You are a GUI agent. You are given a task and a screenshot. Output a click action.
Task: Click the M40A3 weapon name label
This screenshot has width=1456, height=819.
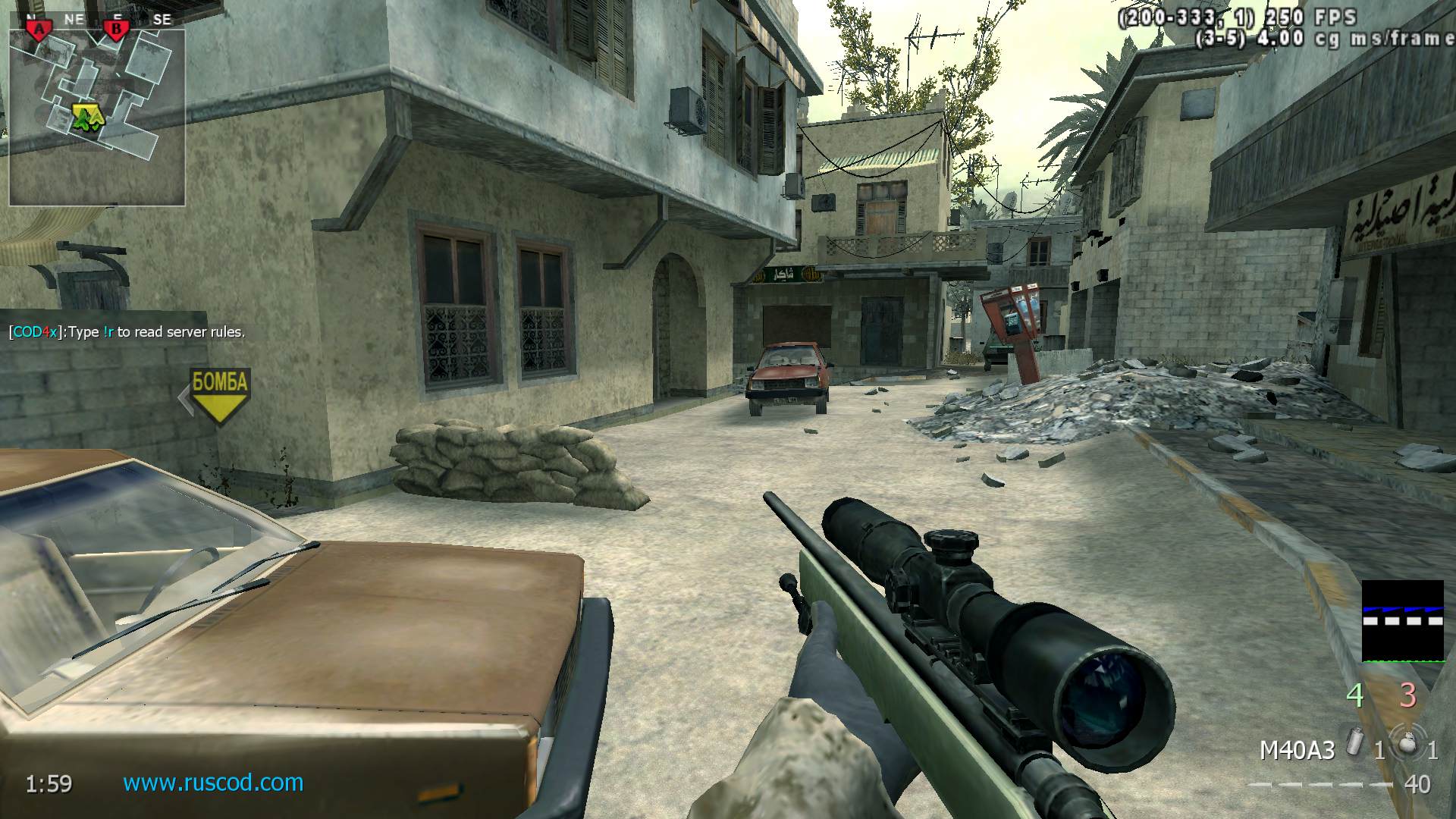[x=1297, y=751]
